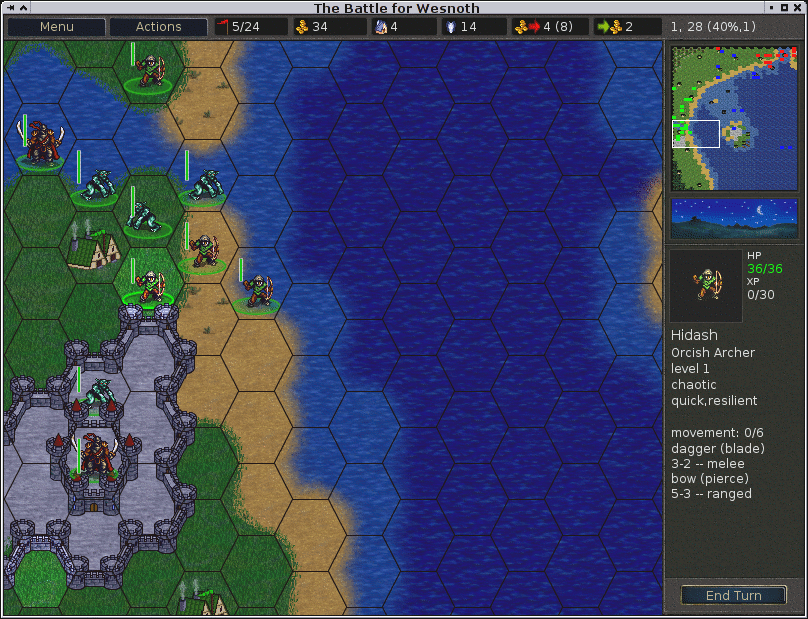Select Hidash's unit portrait in sidebar

[x=705, y=285]
